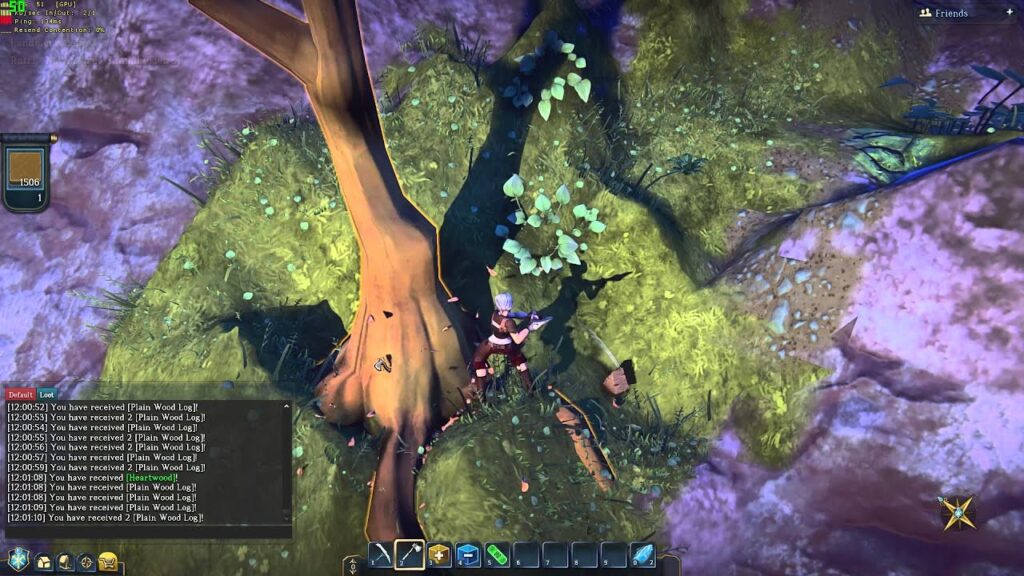Expand the Friends list with the plus button
Screen dimensions: 1024x576
[x=1008, y=13]
